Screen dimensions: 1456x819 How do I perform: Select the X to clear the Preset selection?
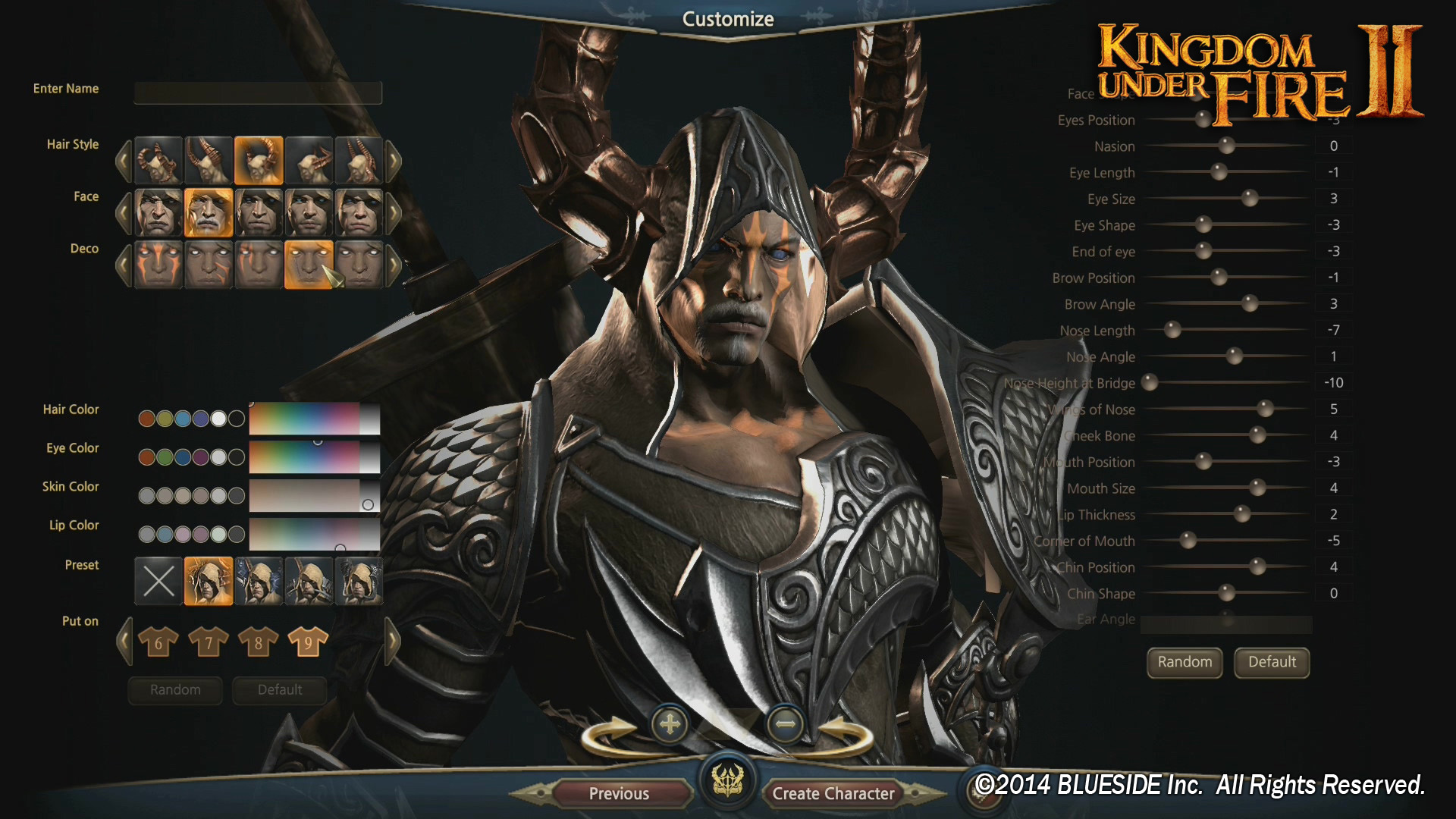158,581
